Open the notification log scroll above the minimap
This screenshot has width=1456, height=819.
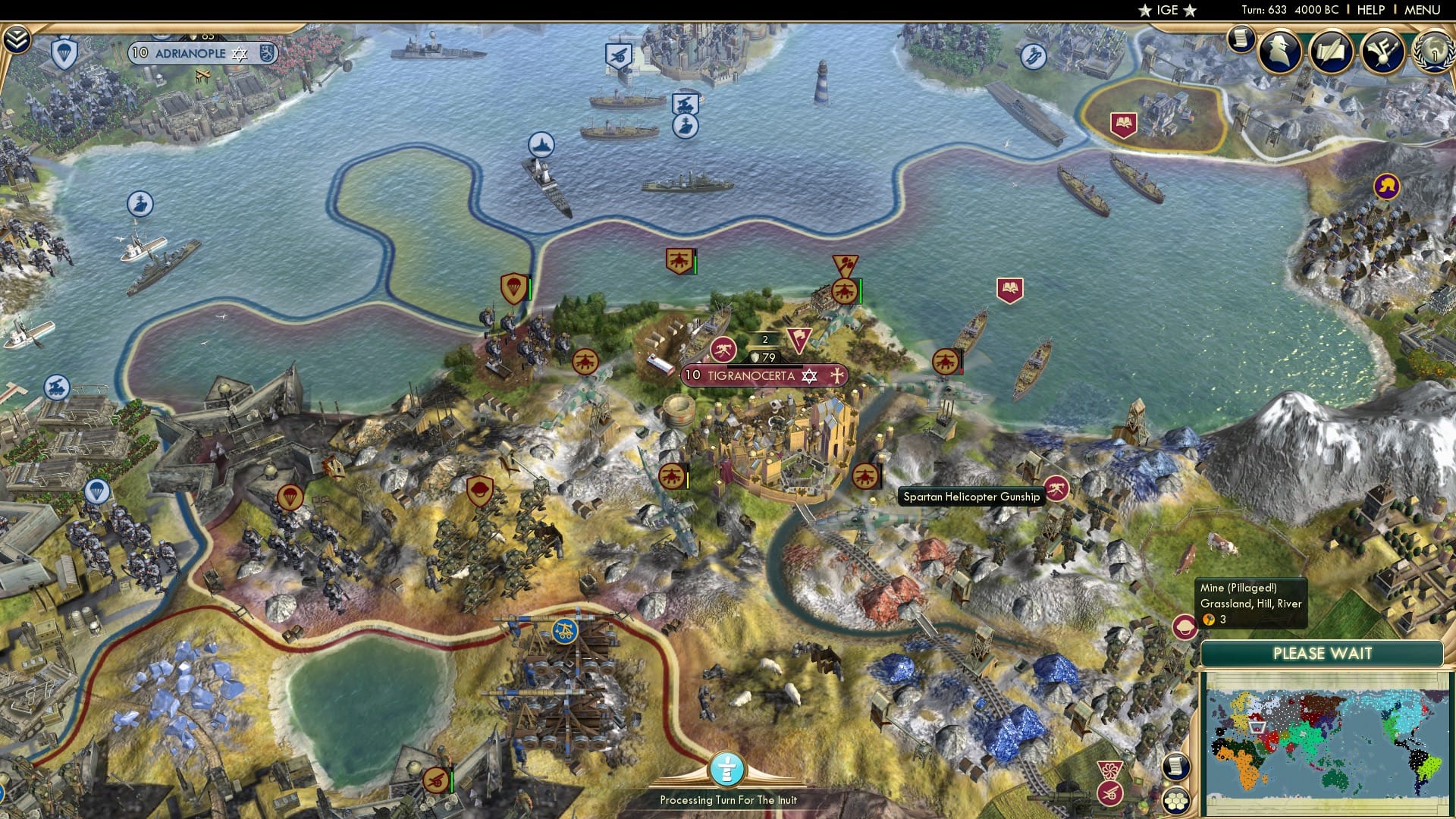coord(1175,767)
